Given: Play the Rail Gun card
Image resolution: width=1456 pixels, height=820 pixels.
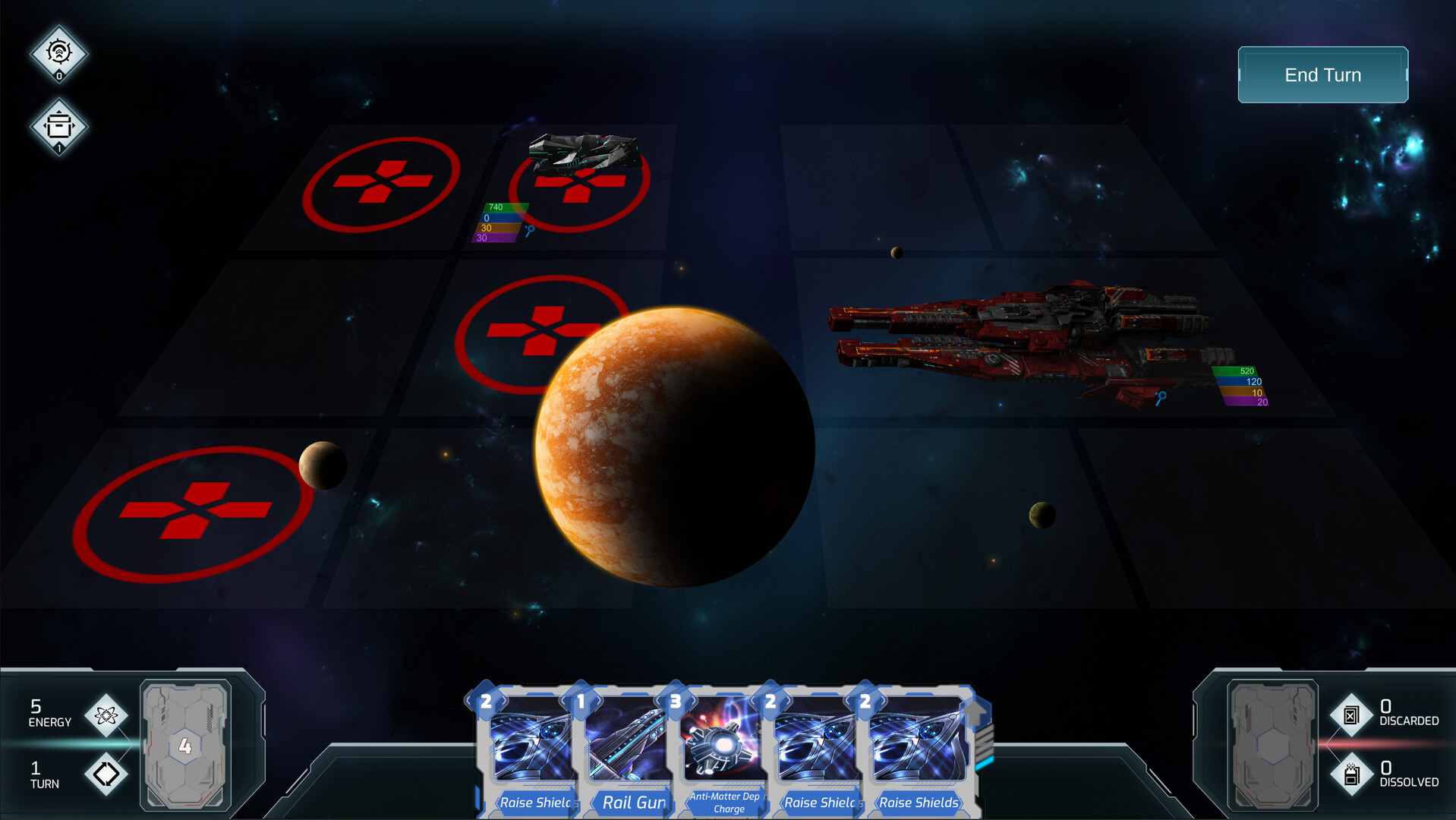Looking at the screenshot, I should [x=631, y=752].
